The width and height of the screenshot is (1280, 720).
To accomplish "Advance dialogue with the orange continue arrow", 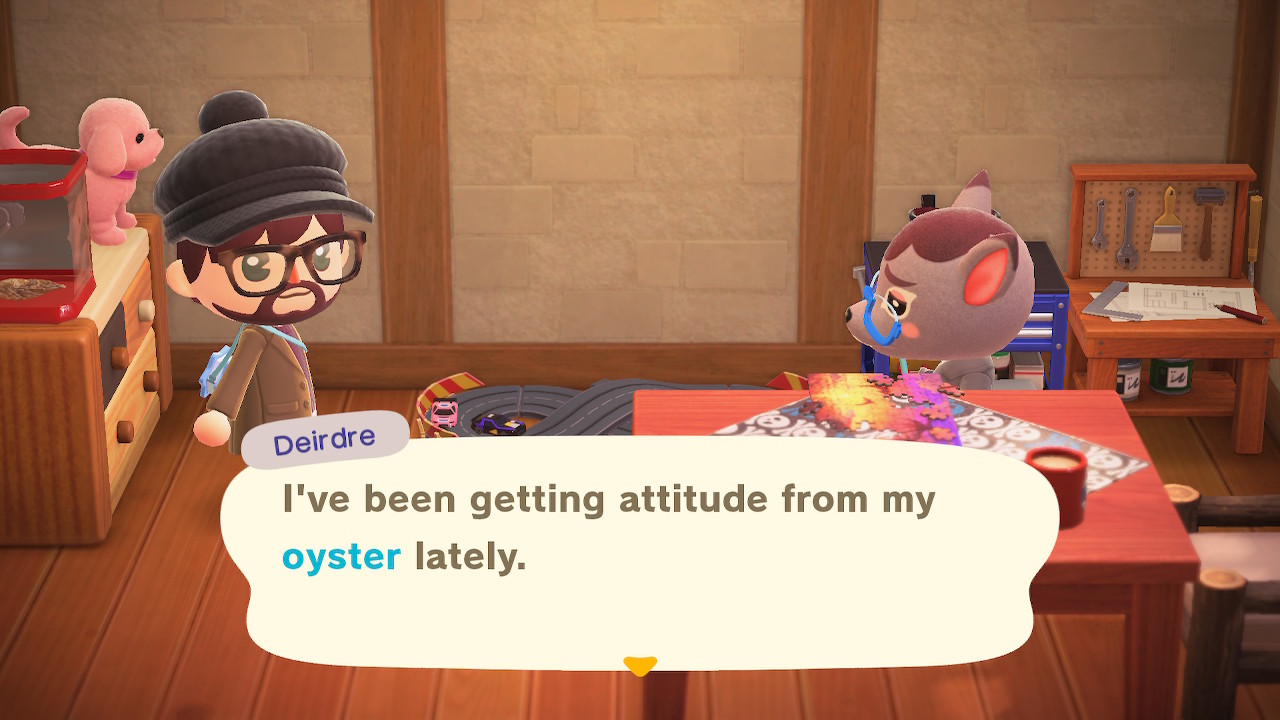I will 640,665.
